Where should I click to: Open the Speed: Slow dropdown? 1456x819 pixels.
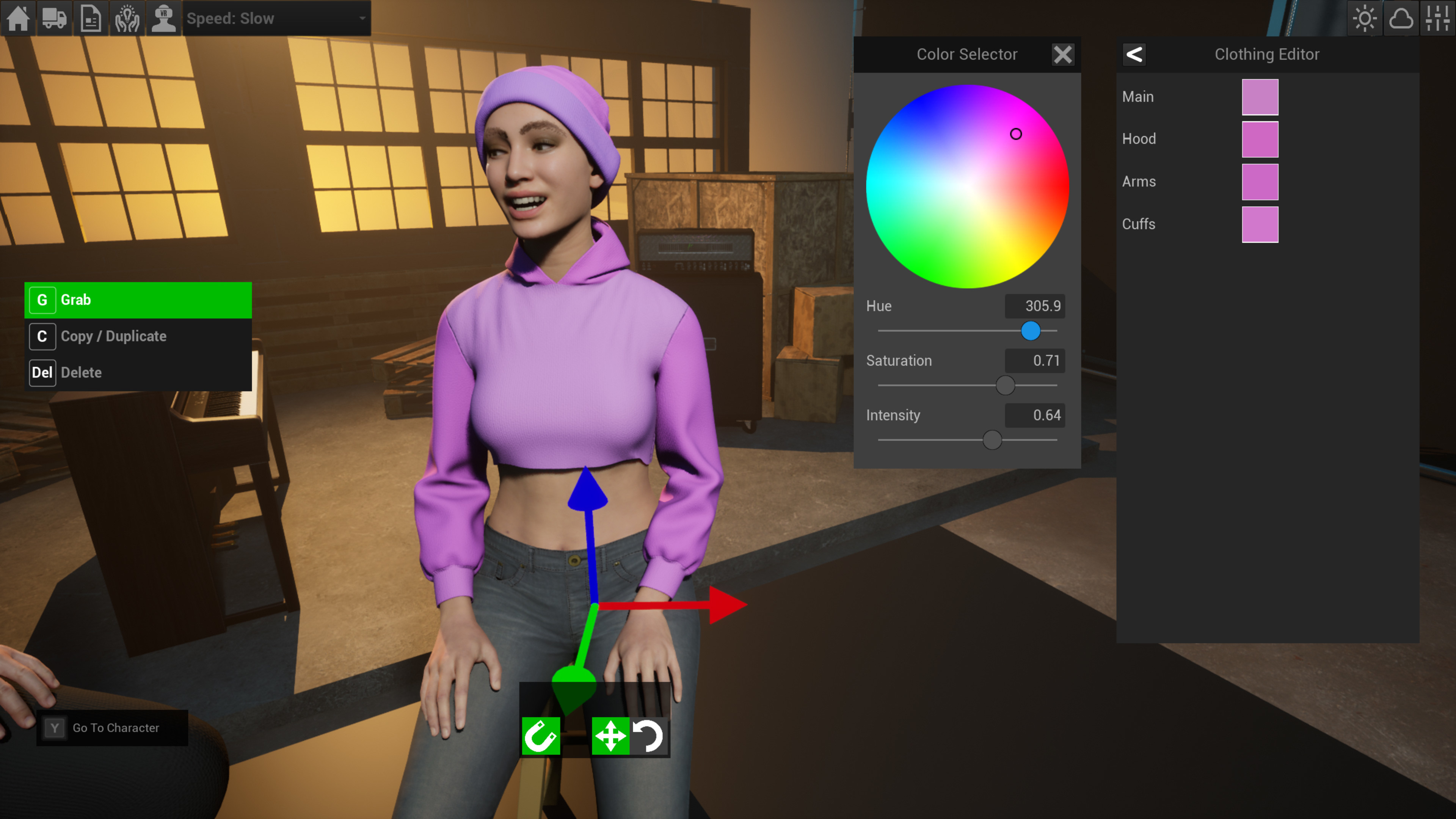coord(276,18)
